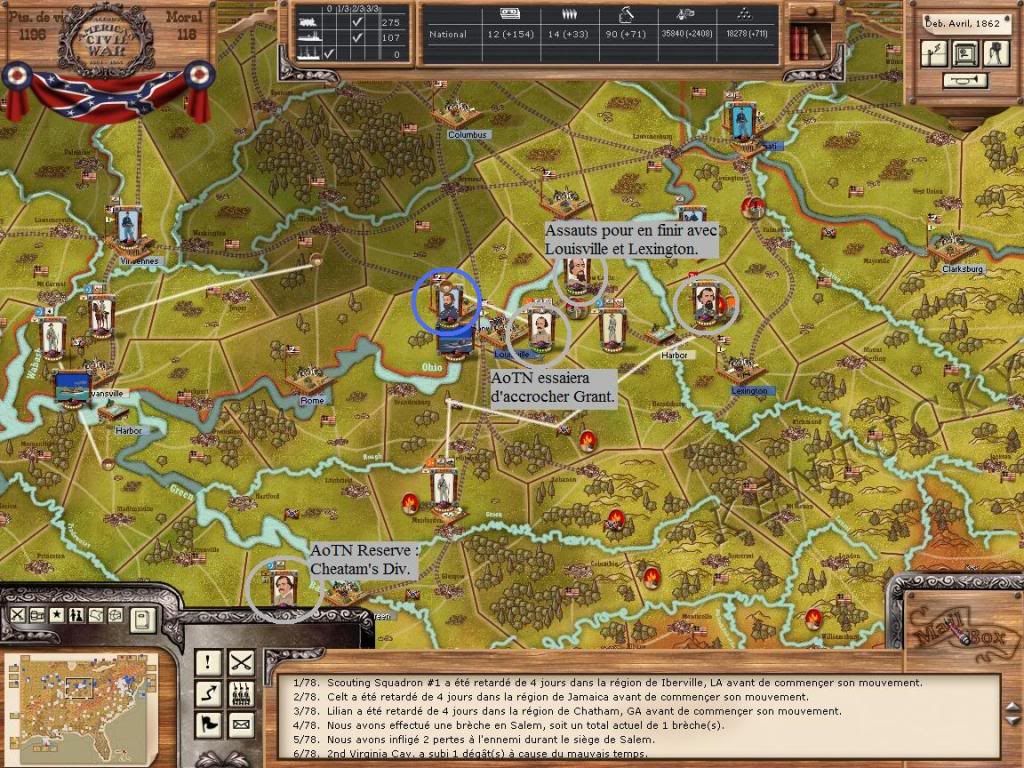Open the safe icon button
1024x768 pixels.
point(966,53)
